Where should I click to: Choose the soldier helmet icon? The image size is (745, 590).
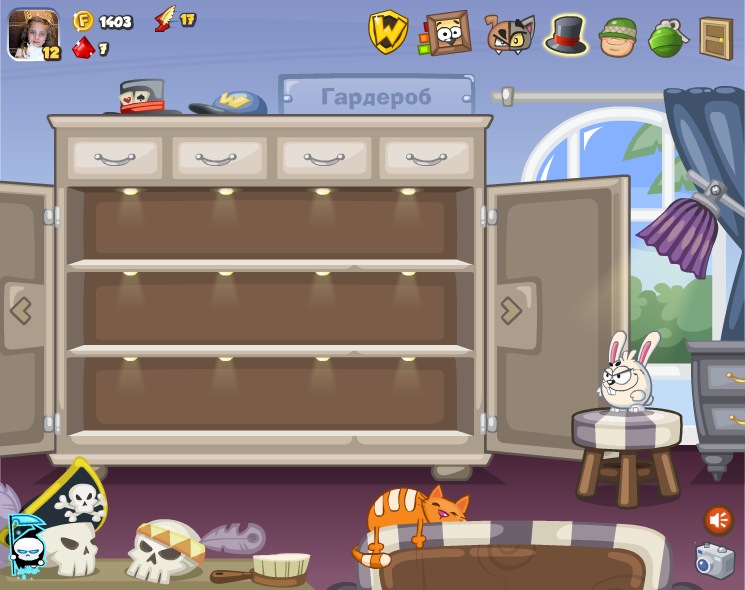[x=617, y=37]
